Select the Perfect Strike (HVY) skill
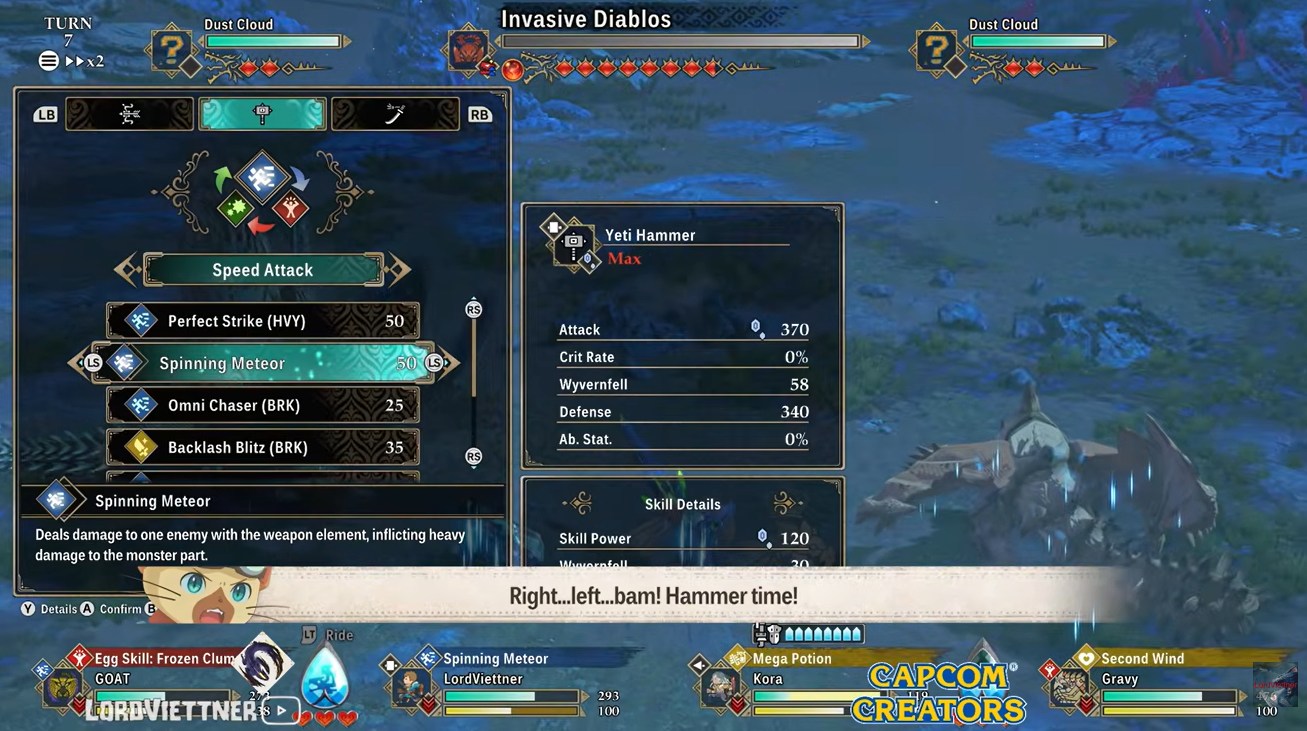 [262, 321]
